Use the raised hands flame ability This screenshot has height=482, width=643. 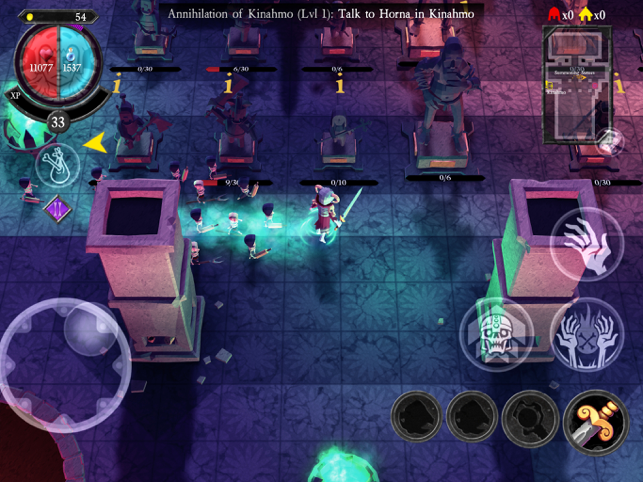(x=586, y=332)
